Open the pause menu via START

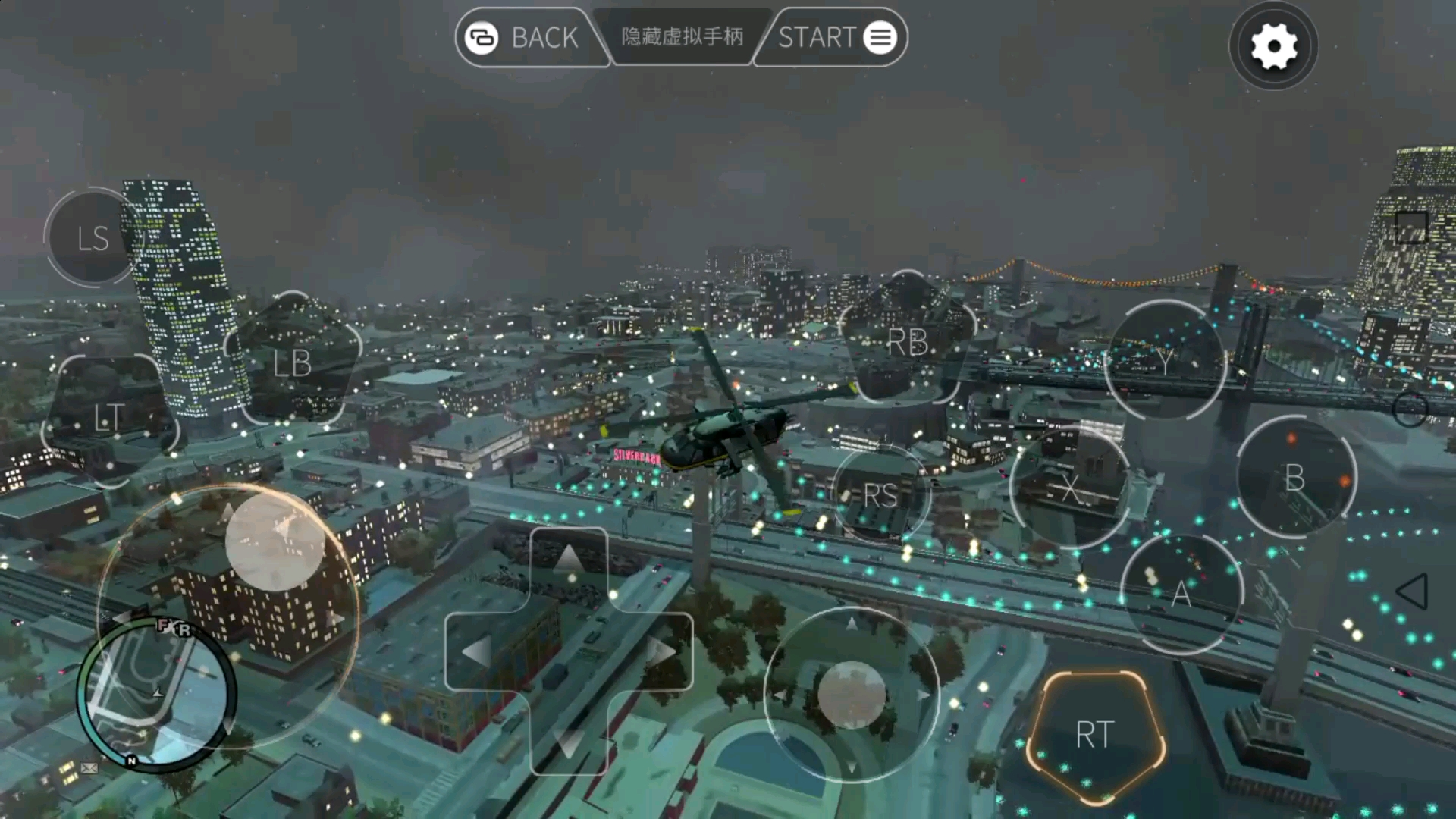(819, 37)
